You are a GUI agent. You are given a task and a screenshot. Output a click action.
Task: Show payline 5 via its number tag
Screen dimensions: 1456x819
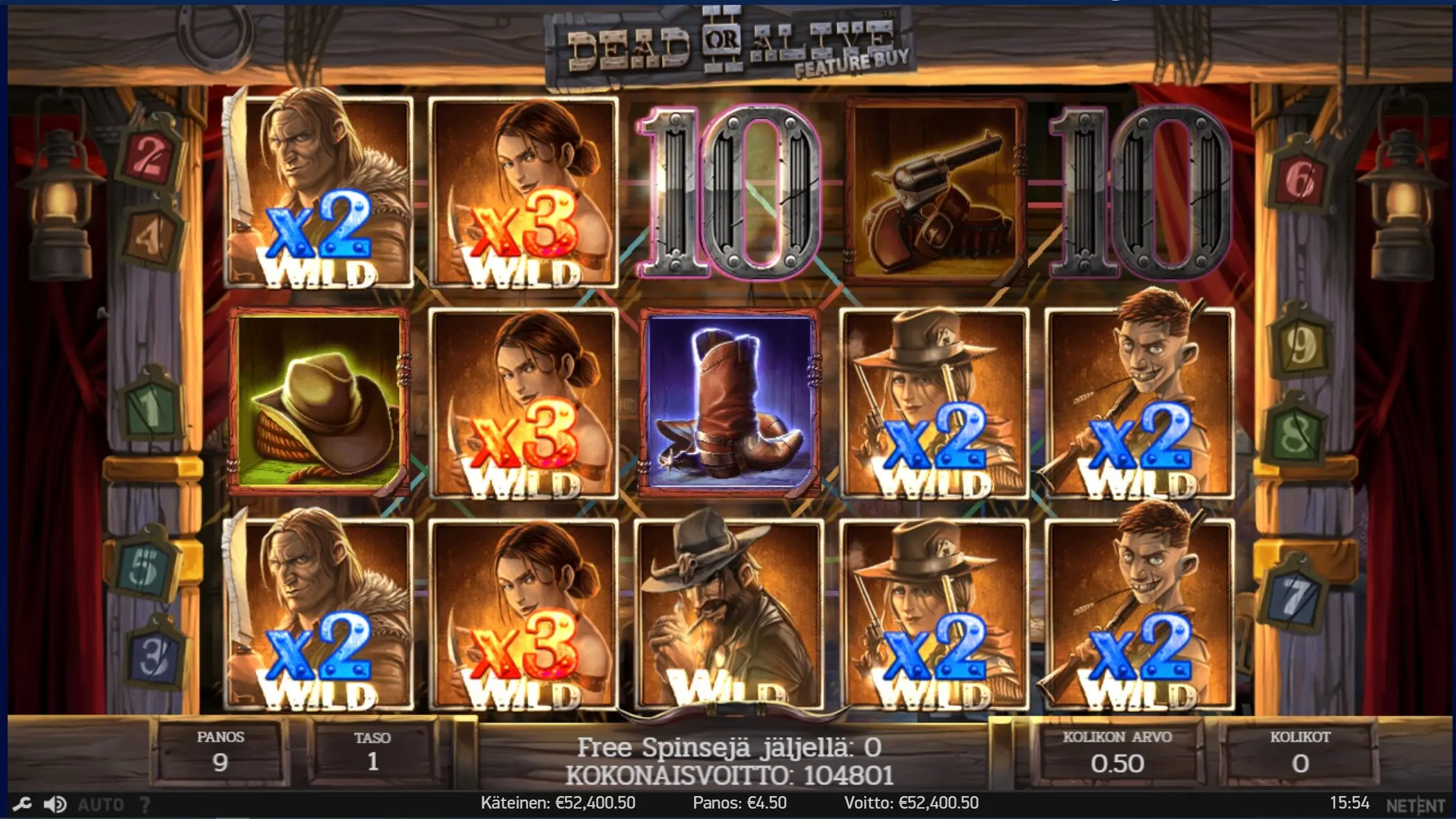[144, 566]
